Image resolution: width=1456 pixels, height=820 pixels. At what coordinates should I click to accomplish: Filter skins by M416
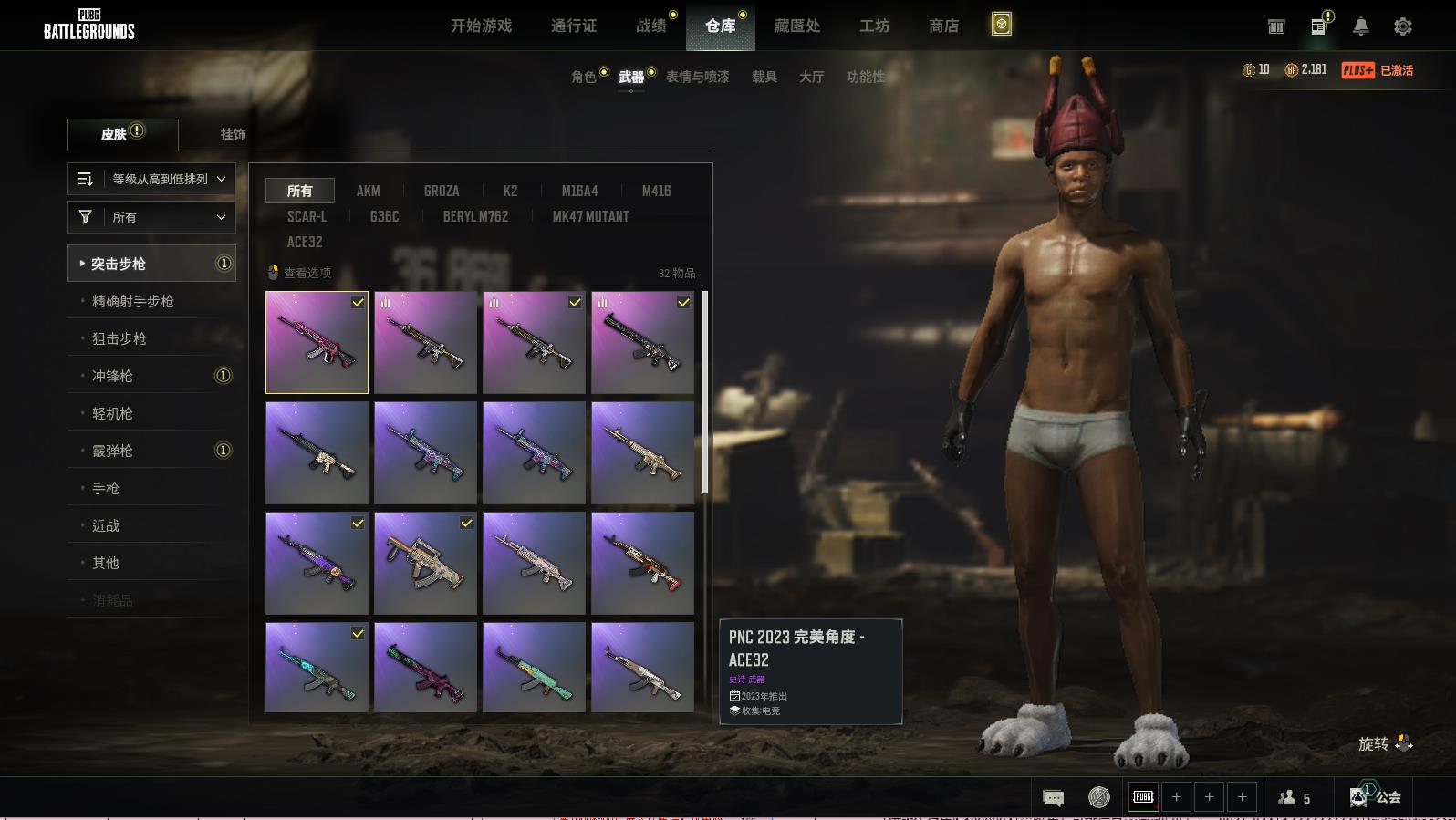click(656, 191)
